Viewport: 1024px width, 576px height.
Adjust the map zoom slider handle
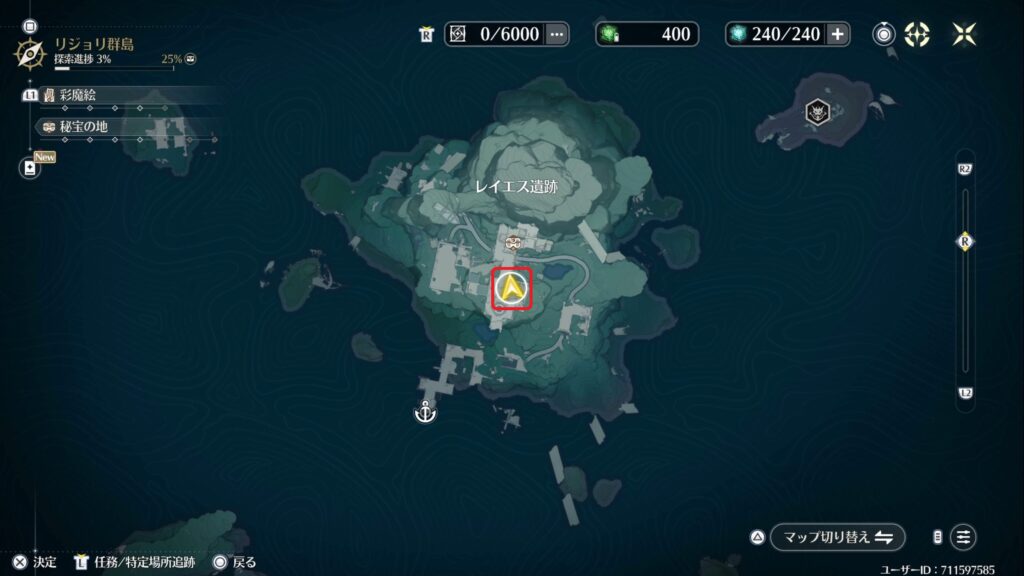[x=965, y=241]
